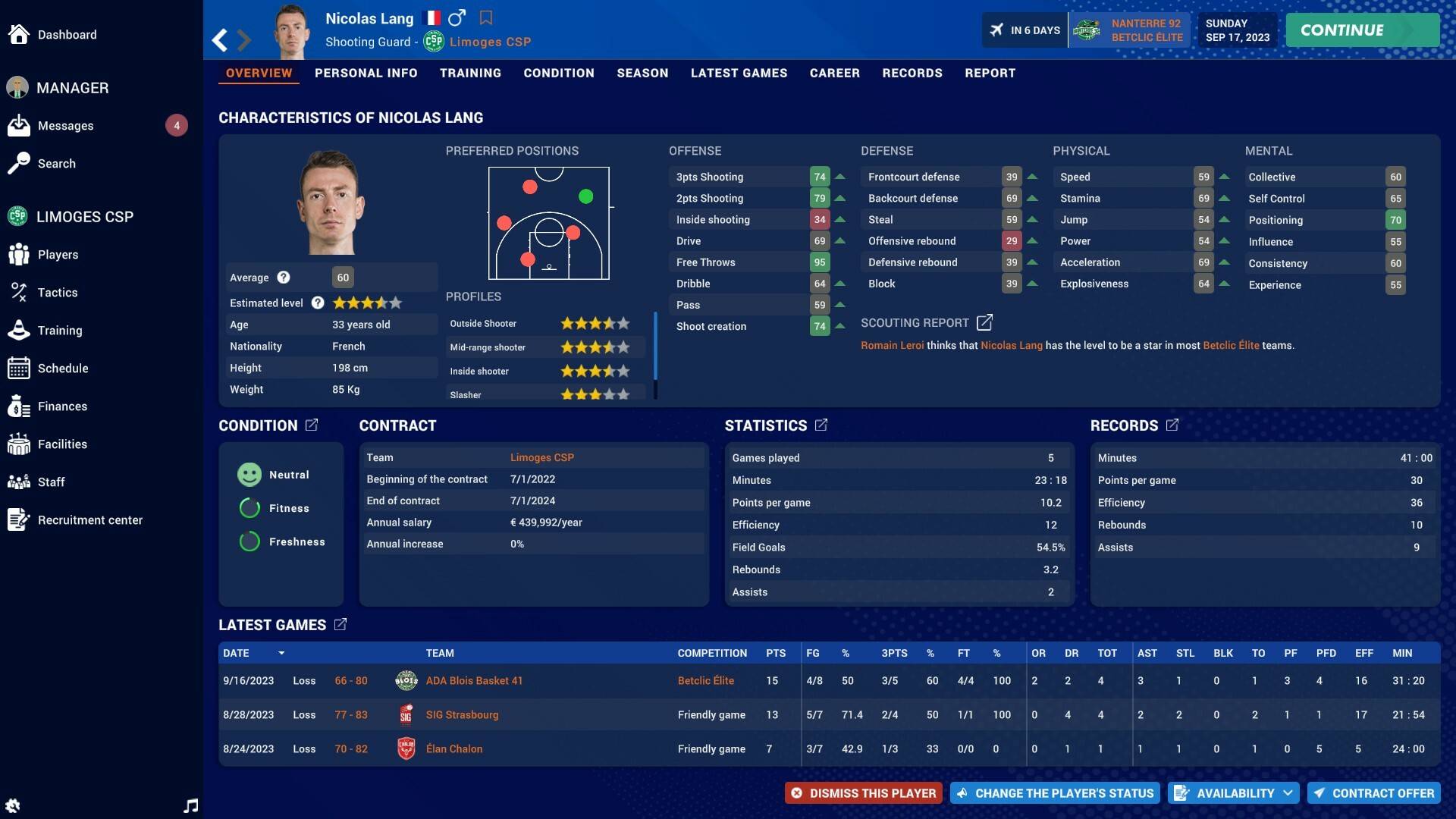Open the Records tab
Image resolution: width=1456 pixels, height=819 pixels.
(912, 73)
